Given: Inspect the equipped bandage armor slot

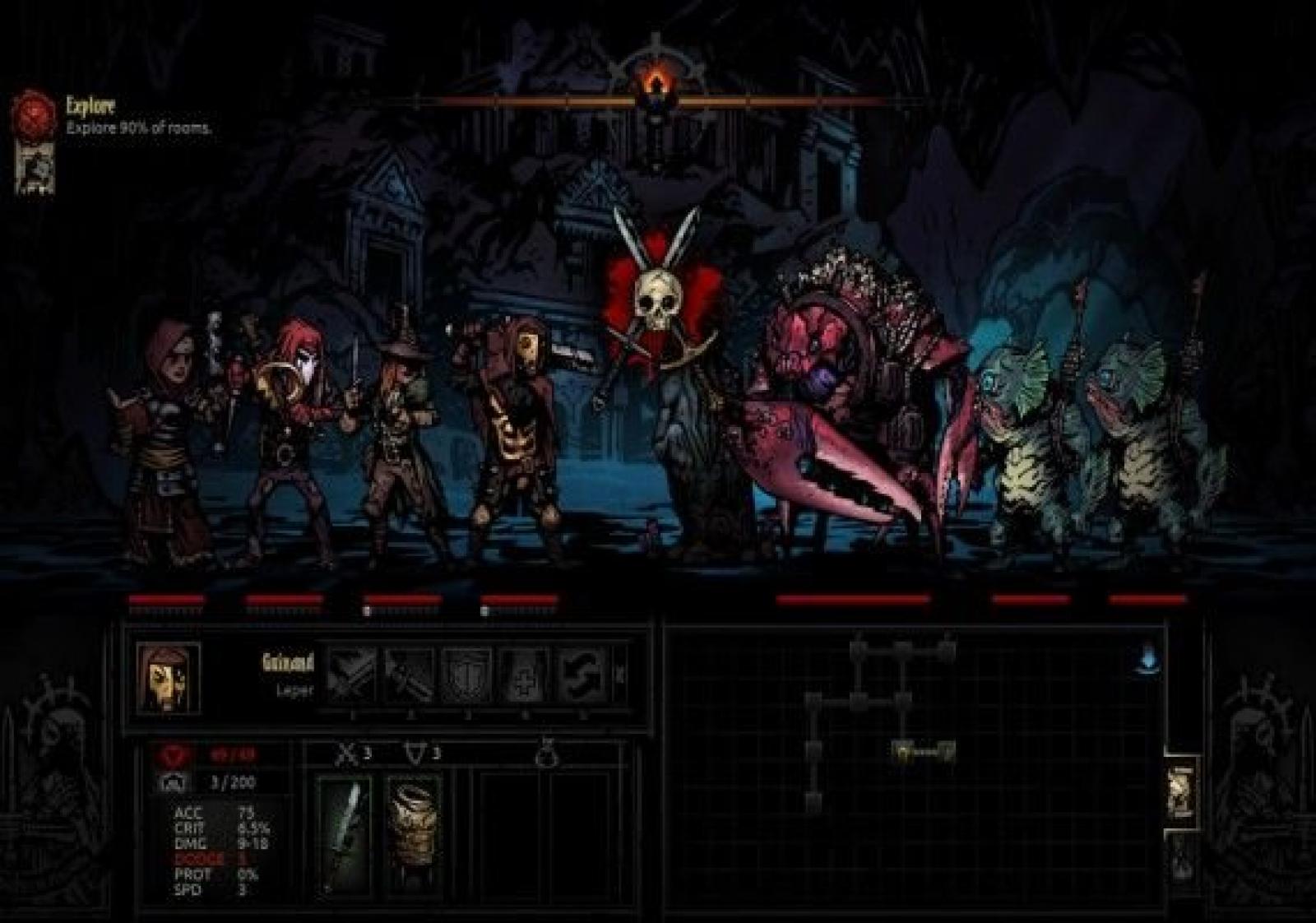Looking at the screenshot, I should pyautogui.click(x=414, y=831).
